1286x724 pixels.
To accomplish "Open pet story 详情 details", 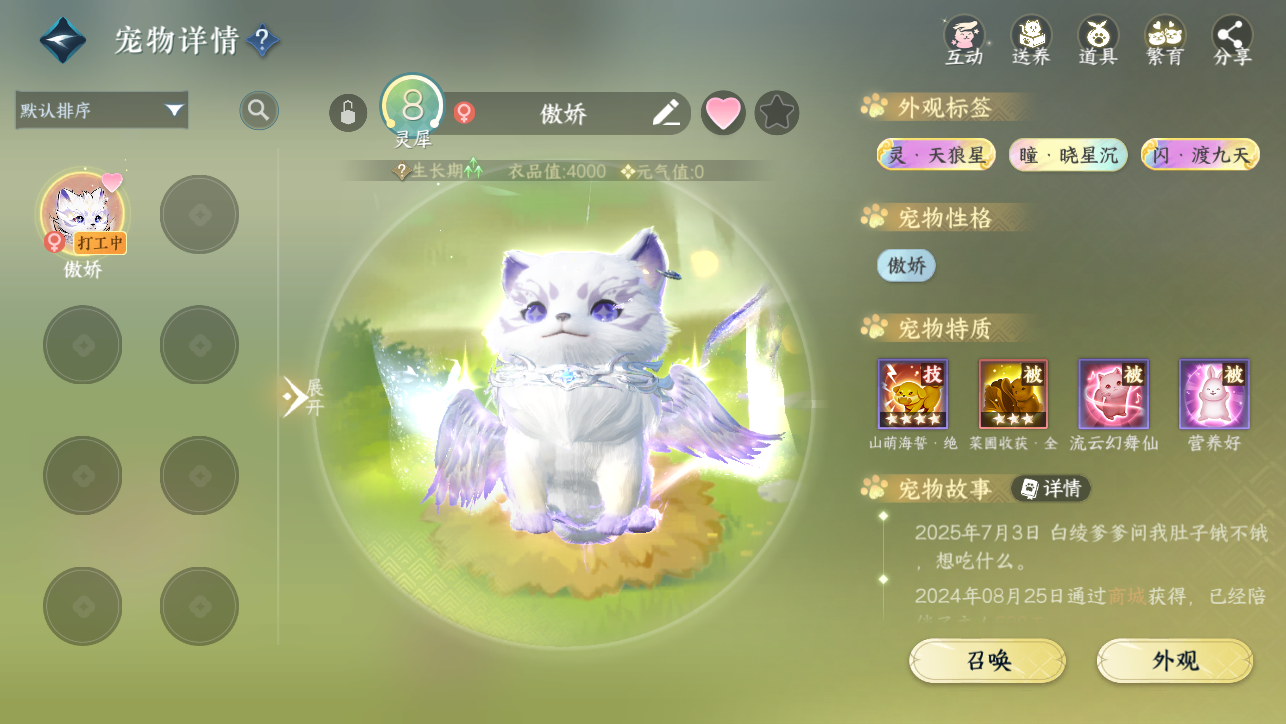I will 1051,488.
